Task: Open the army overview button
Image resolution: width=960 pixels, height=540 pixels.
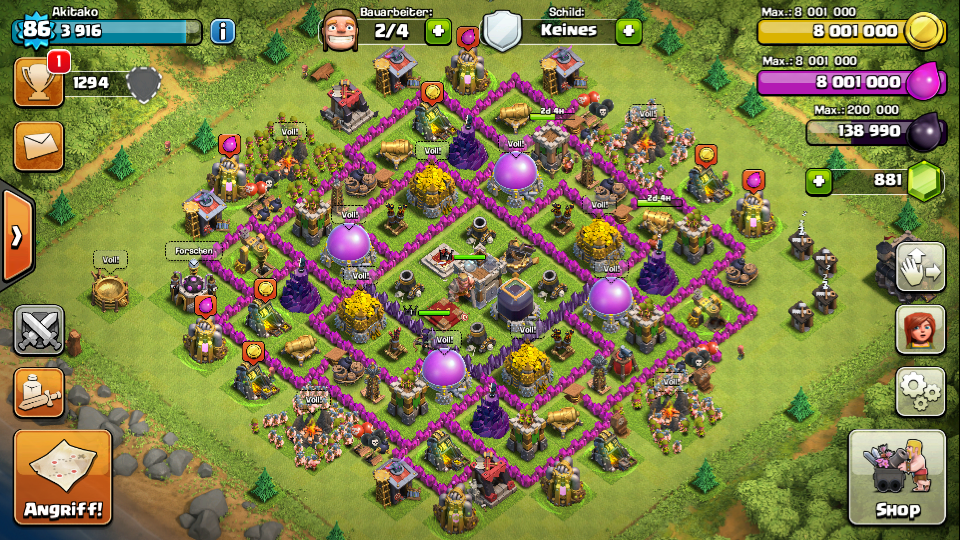Action: [x=39, y=392]
